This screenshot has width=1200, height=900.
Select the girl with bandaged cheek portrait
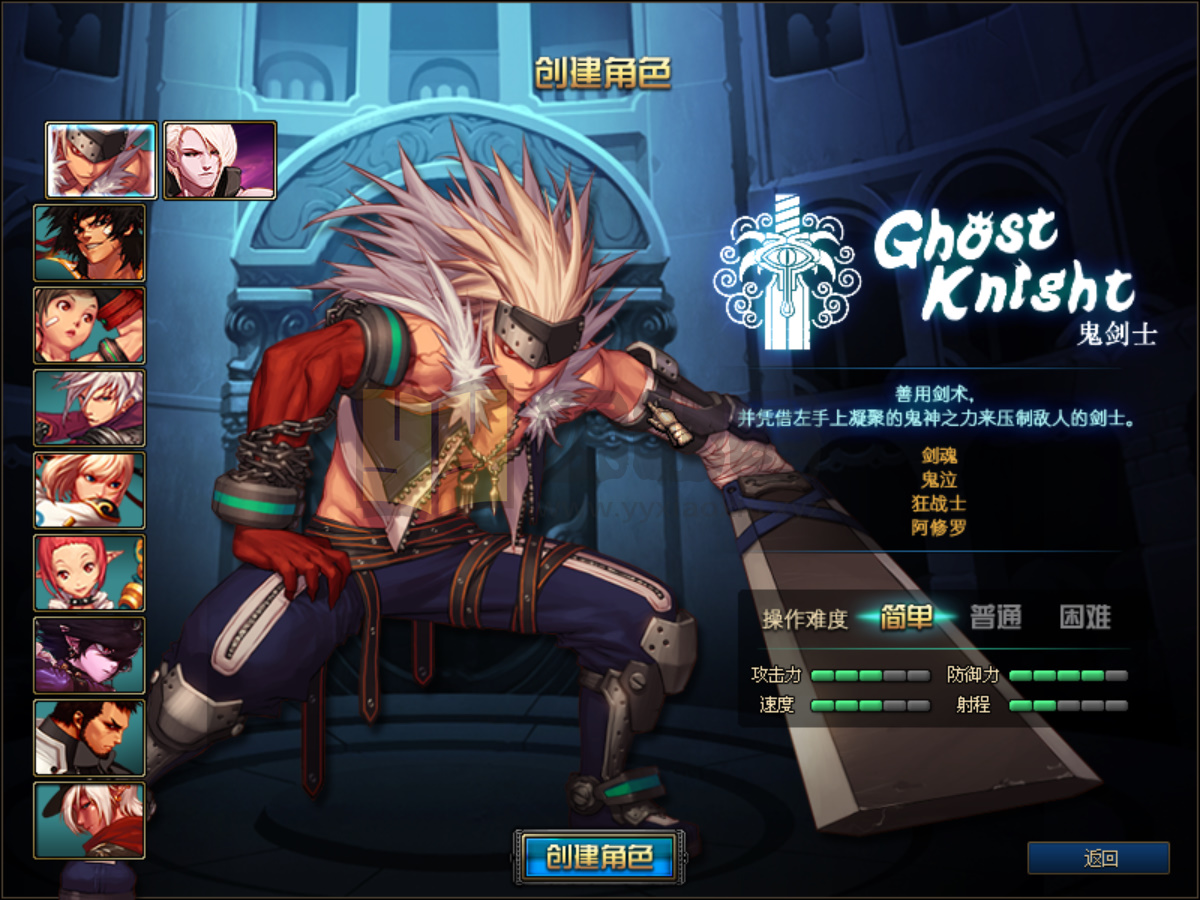point(90,325)
